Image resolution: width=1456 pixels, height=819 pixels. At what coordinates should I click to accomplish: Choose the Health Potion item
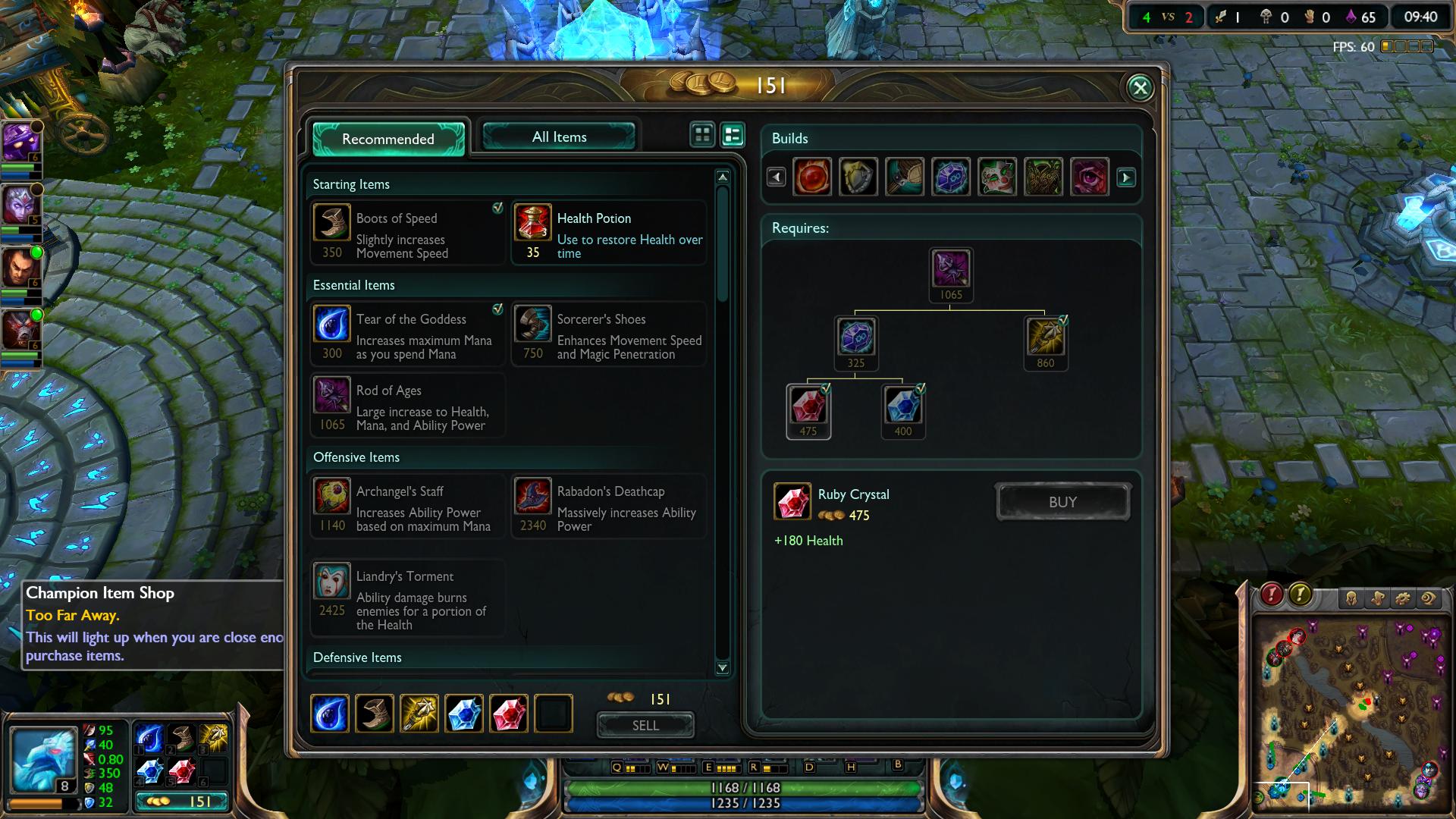(609, 233)
